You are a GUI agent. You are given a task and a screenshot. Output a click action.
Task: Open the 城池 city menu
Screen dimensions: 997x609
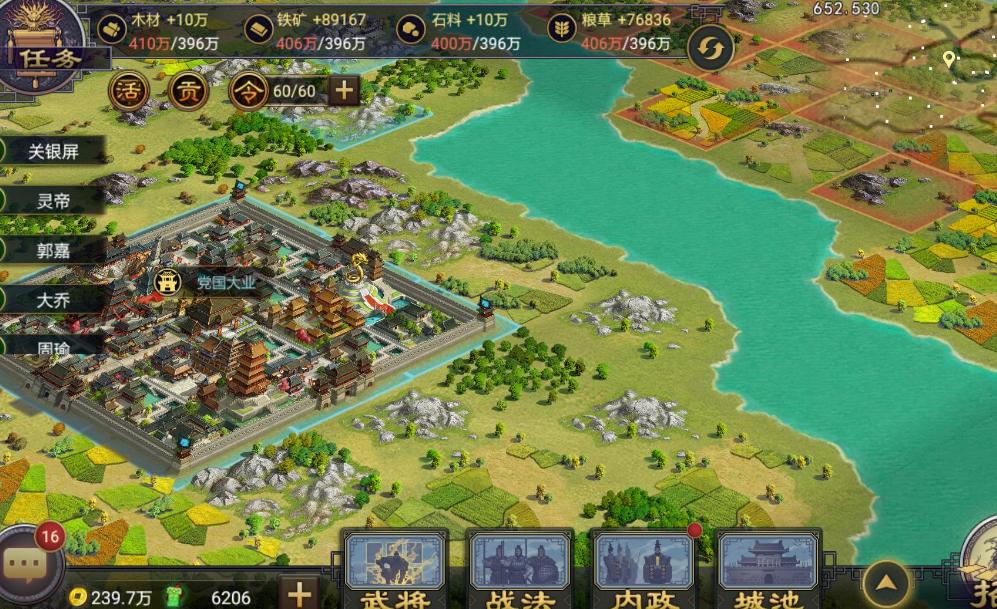[769, 570]
